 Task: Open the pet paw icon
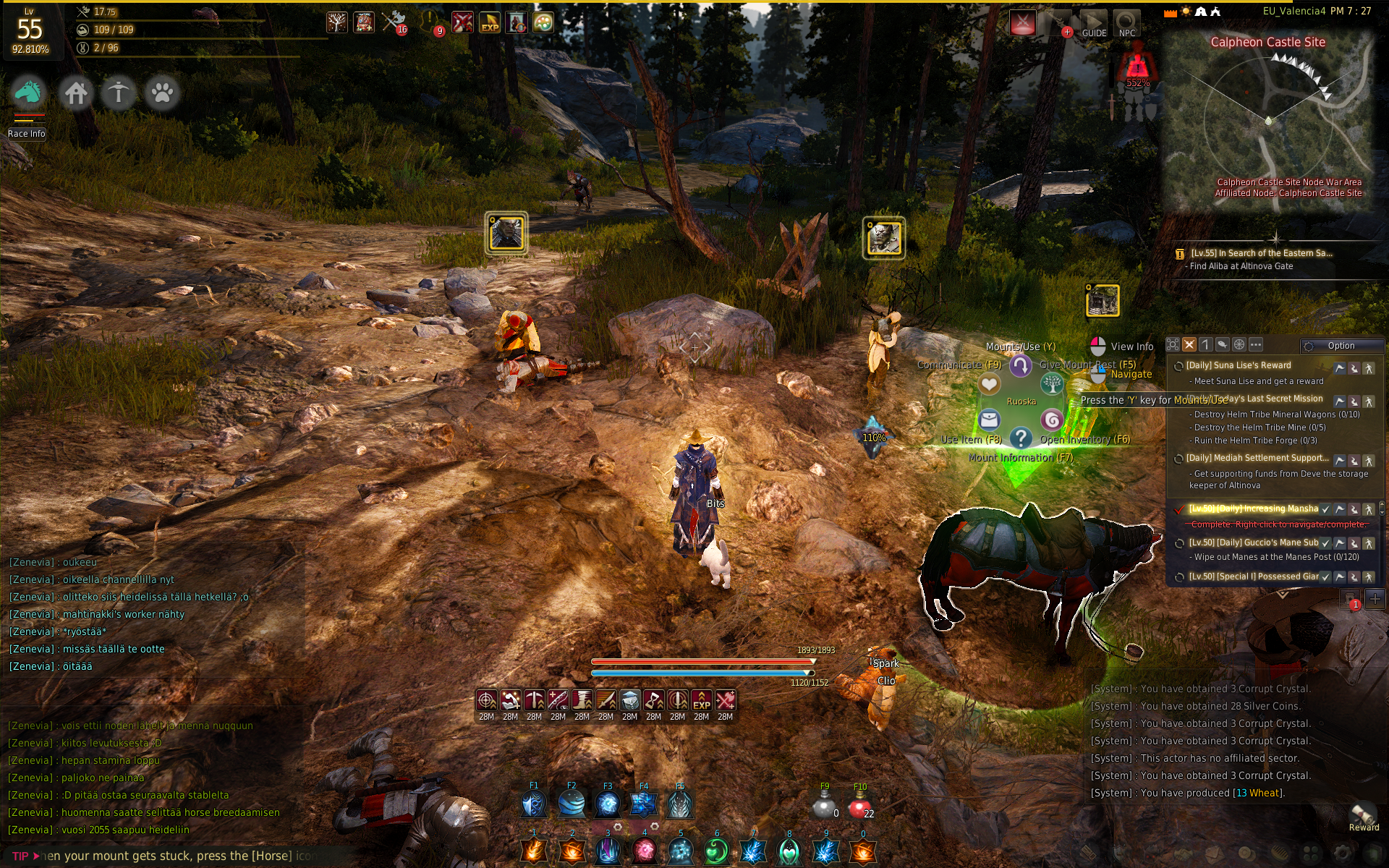tap(162, 93)
